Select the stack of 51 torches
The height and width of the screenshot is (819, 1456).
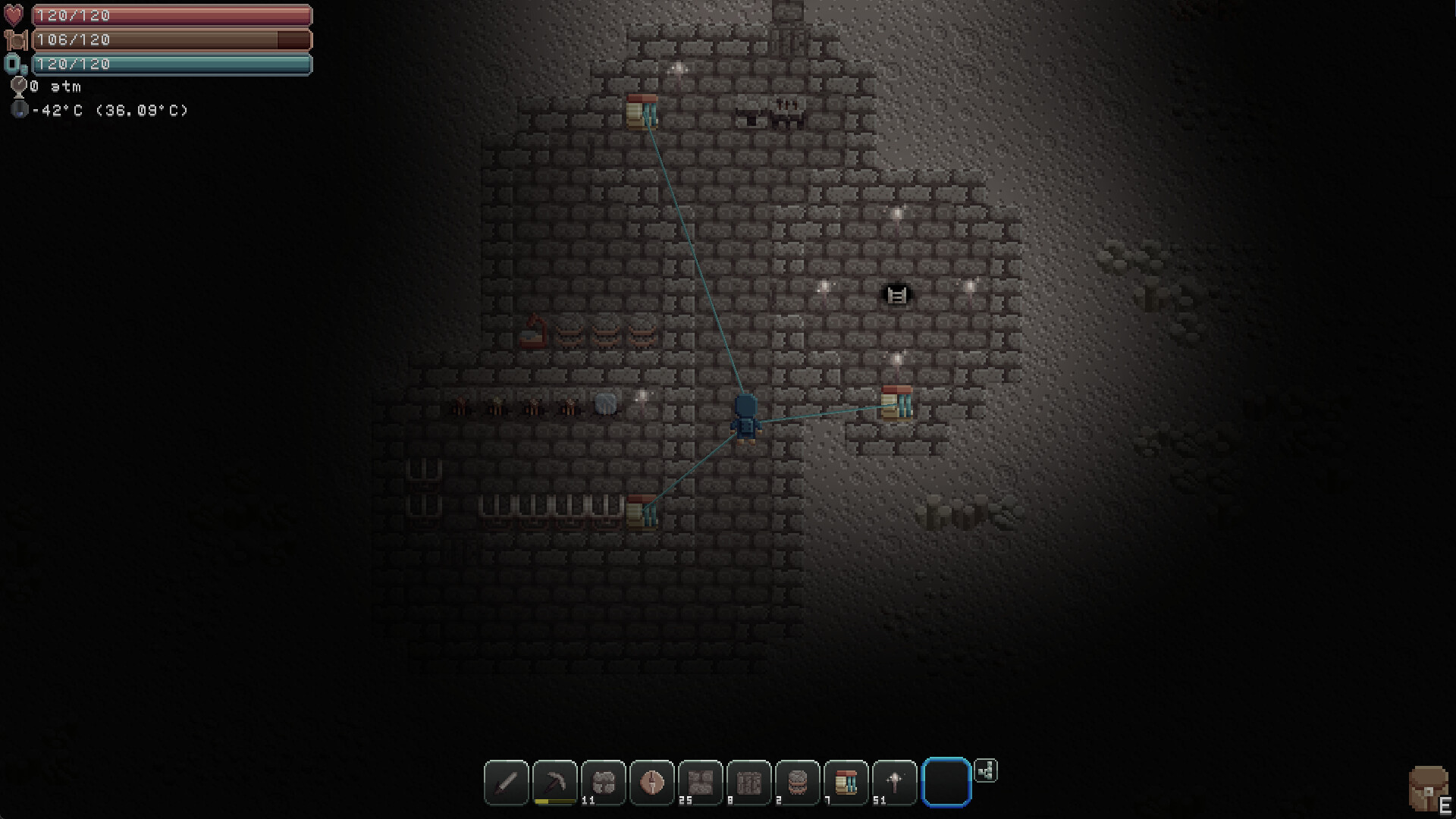point(894,783)
